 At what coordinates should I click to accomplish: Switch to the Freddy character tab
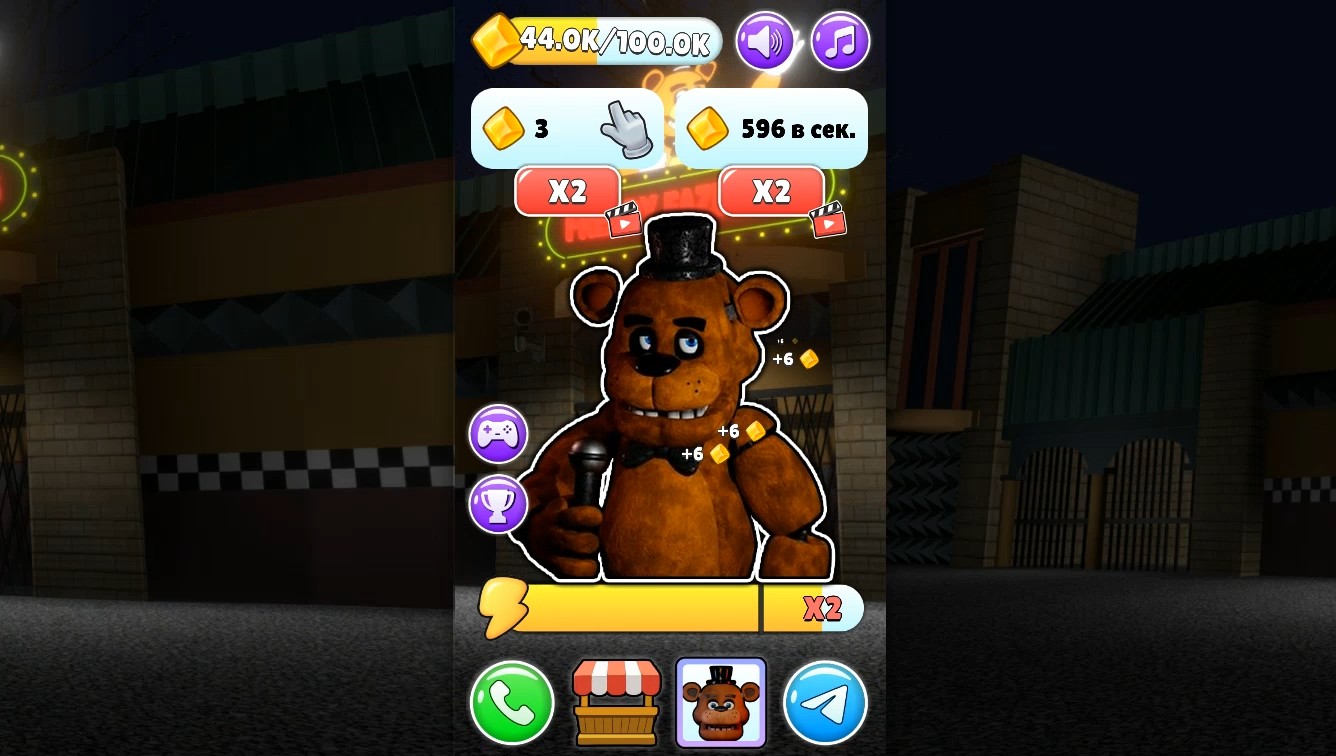[x=721, y=703]
